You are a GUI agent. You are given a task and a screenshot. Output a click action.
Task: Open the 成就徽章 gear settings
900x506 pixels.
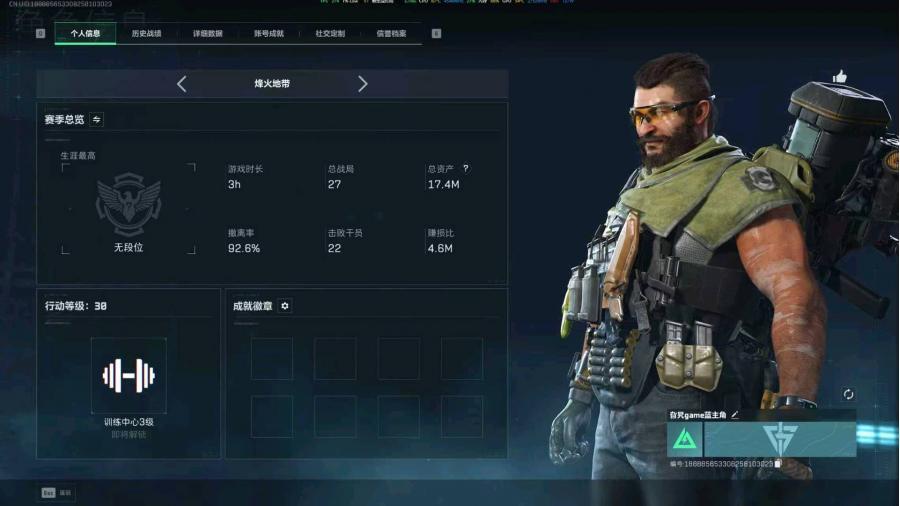tap(285, 306)
